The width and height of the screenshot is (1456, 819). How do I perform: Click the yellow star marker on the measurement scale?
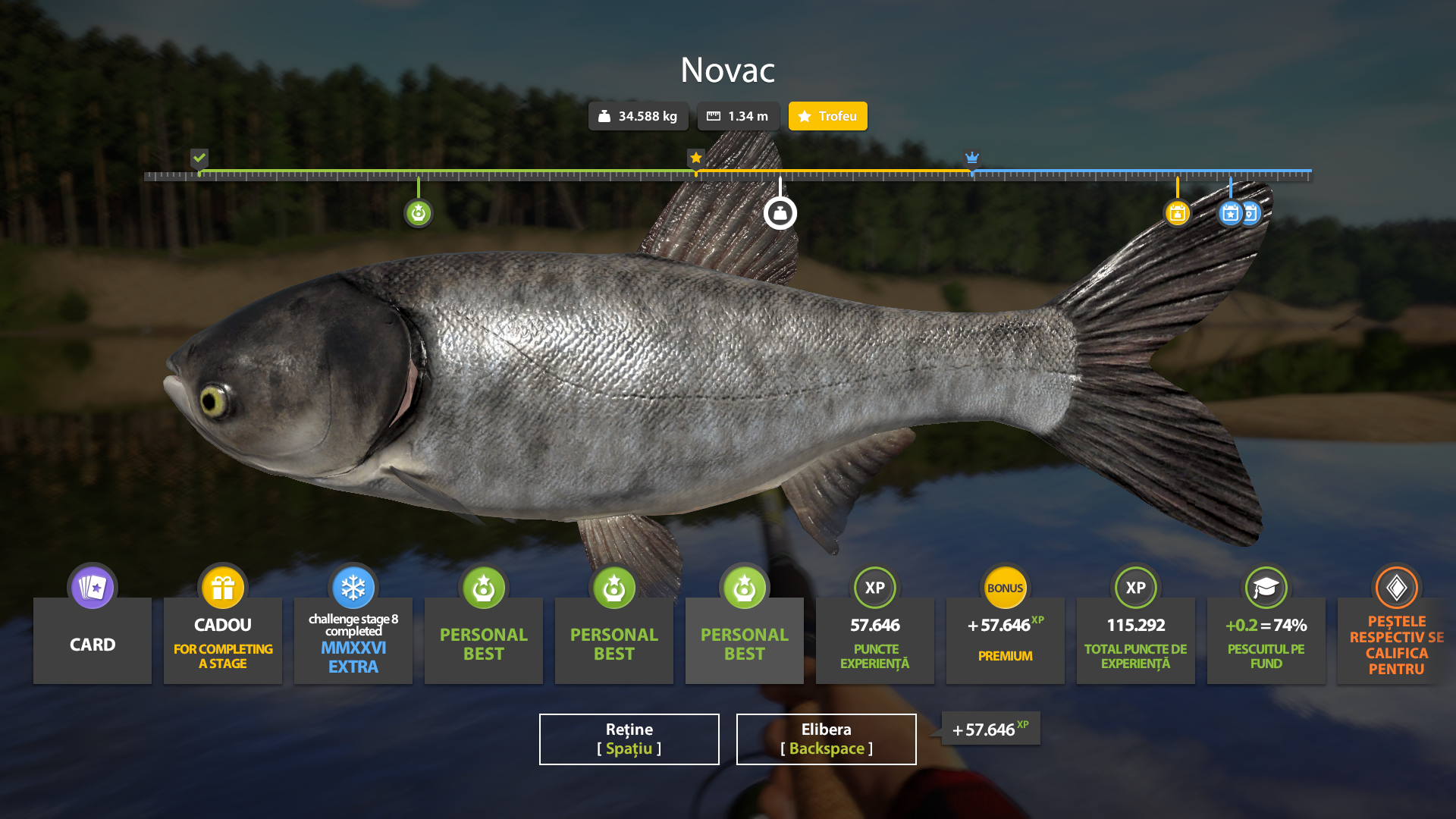696,158
